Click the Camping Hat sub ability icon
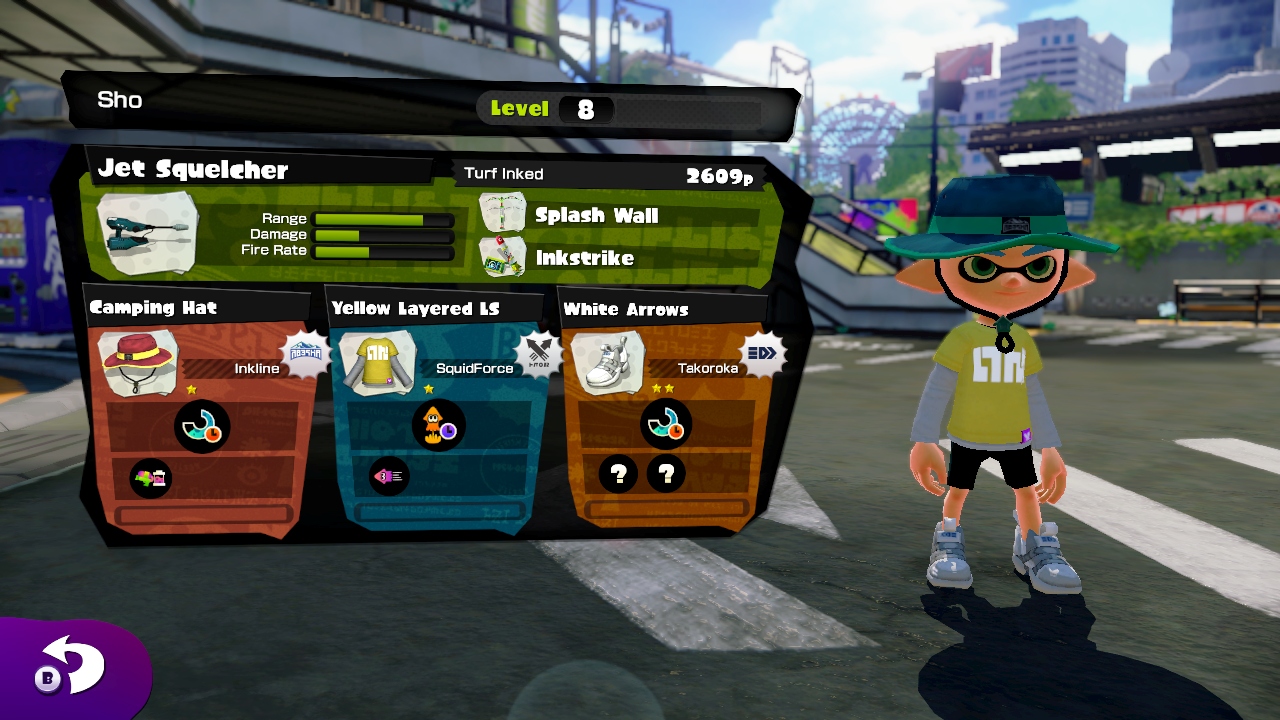The width and height of the screenshot is (1280, 720). 152,478
